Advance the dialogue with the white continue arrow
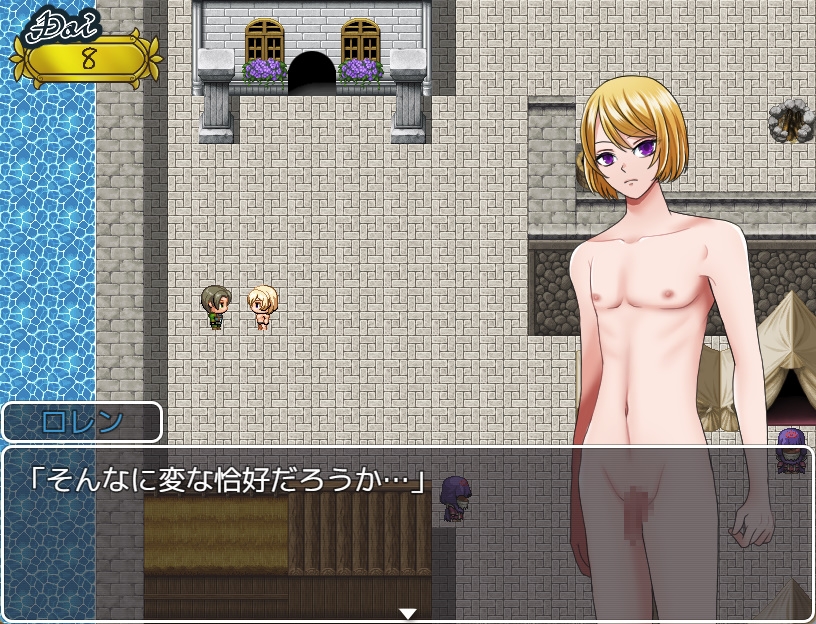This screenshot has height=624, width=816. [x=407, y=613]
